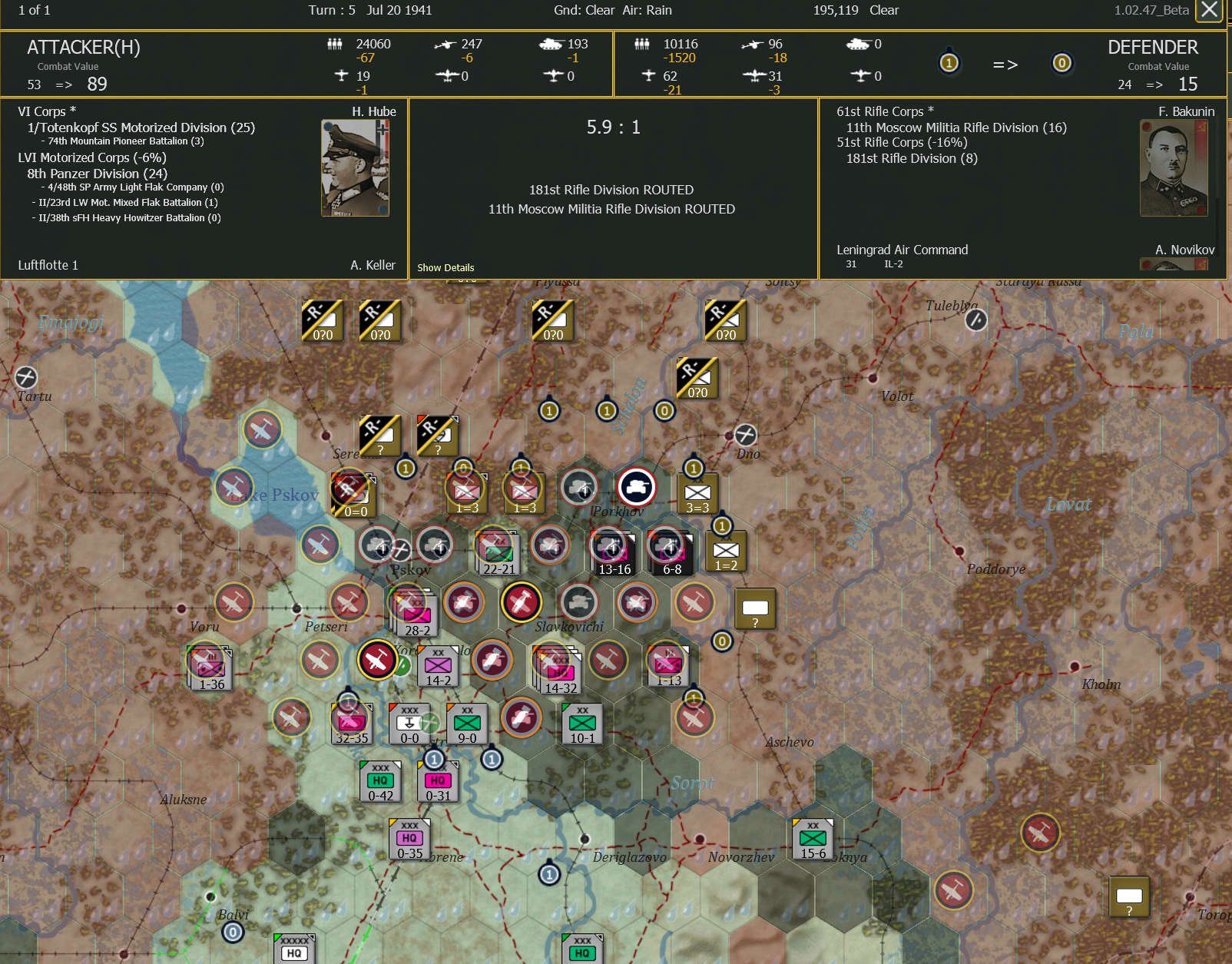Click a rail-repair -R- counter near Plyussa

point(552,321)
